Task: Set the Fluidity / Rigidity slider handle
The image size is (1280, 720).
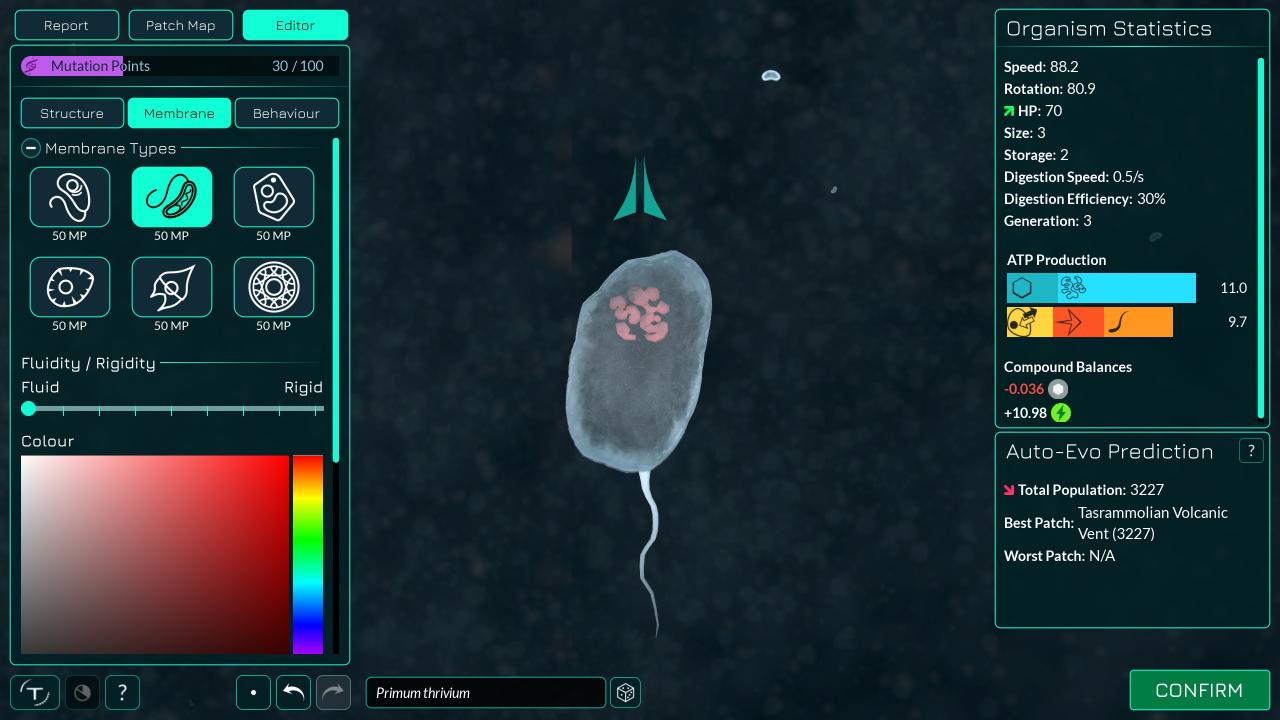Action: pos(29,408)
